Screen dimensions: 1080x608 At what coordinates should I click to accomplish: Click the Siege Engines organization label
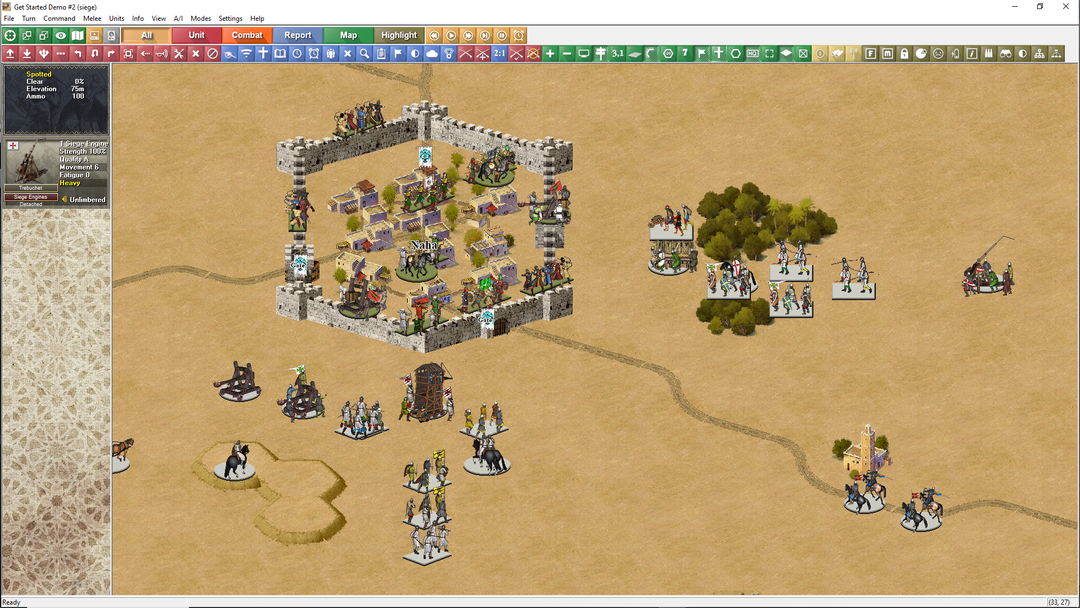click(31, 197)
